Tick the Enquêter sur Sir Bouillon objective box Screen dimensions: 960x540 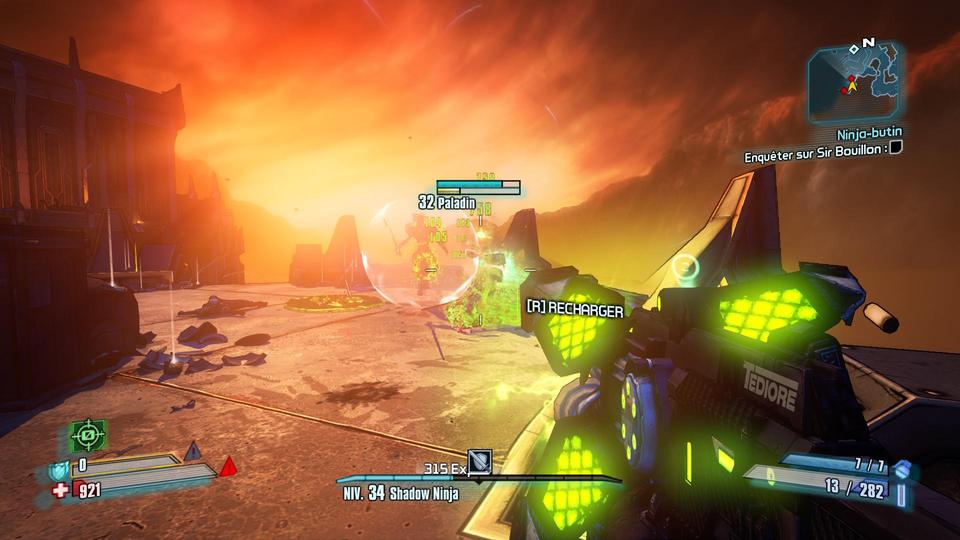(x=896, y=148)
